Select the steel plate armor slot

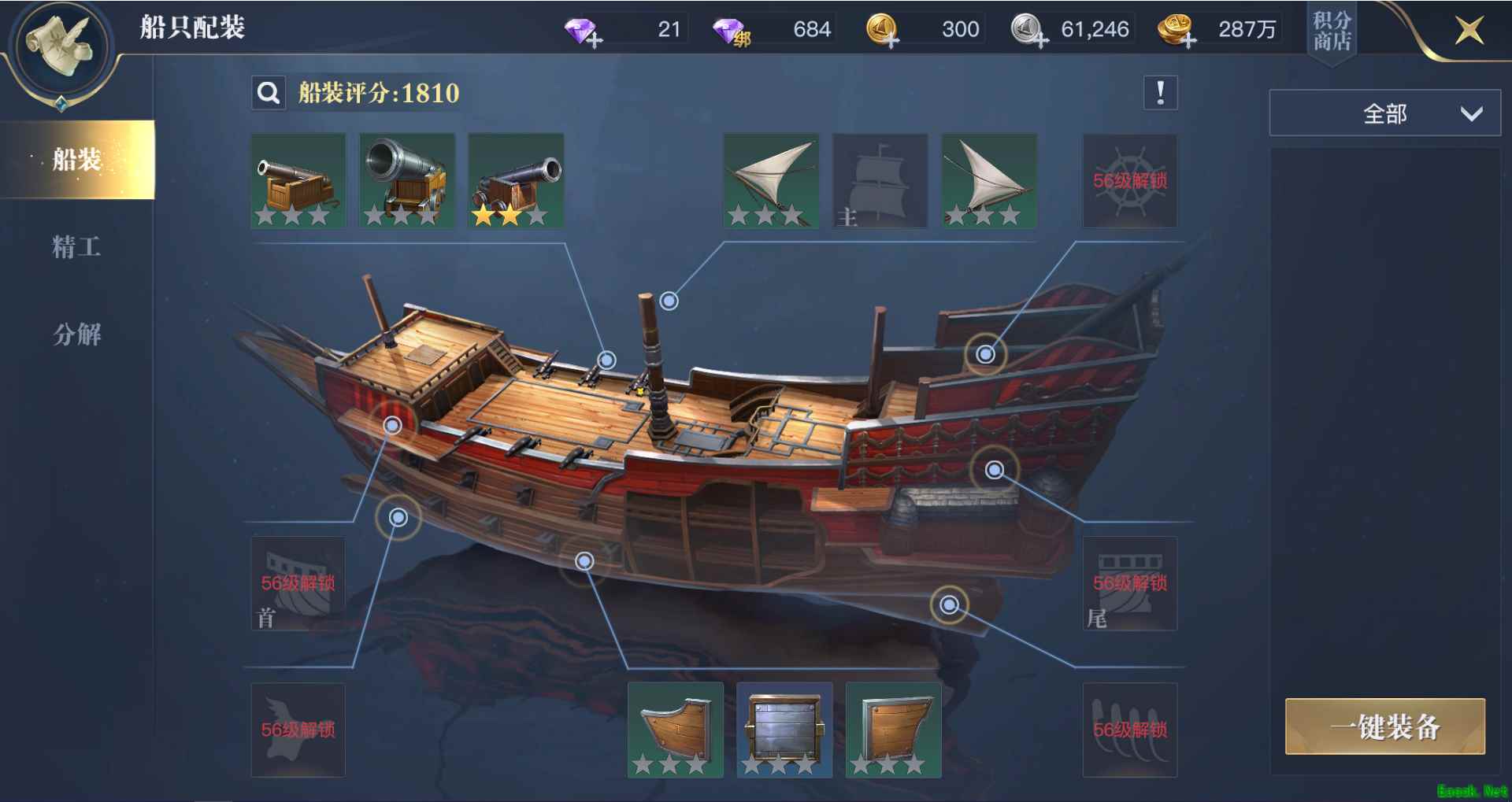tap(784, 730)
